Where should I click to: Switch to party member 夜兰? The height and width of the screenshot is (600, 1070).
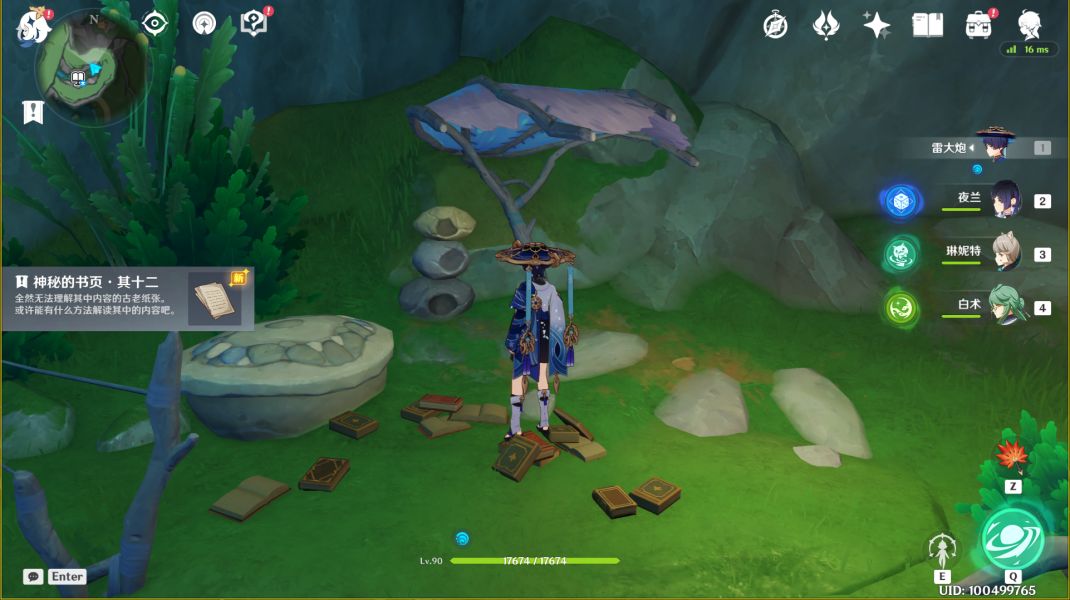1003,200
